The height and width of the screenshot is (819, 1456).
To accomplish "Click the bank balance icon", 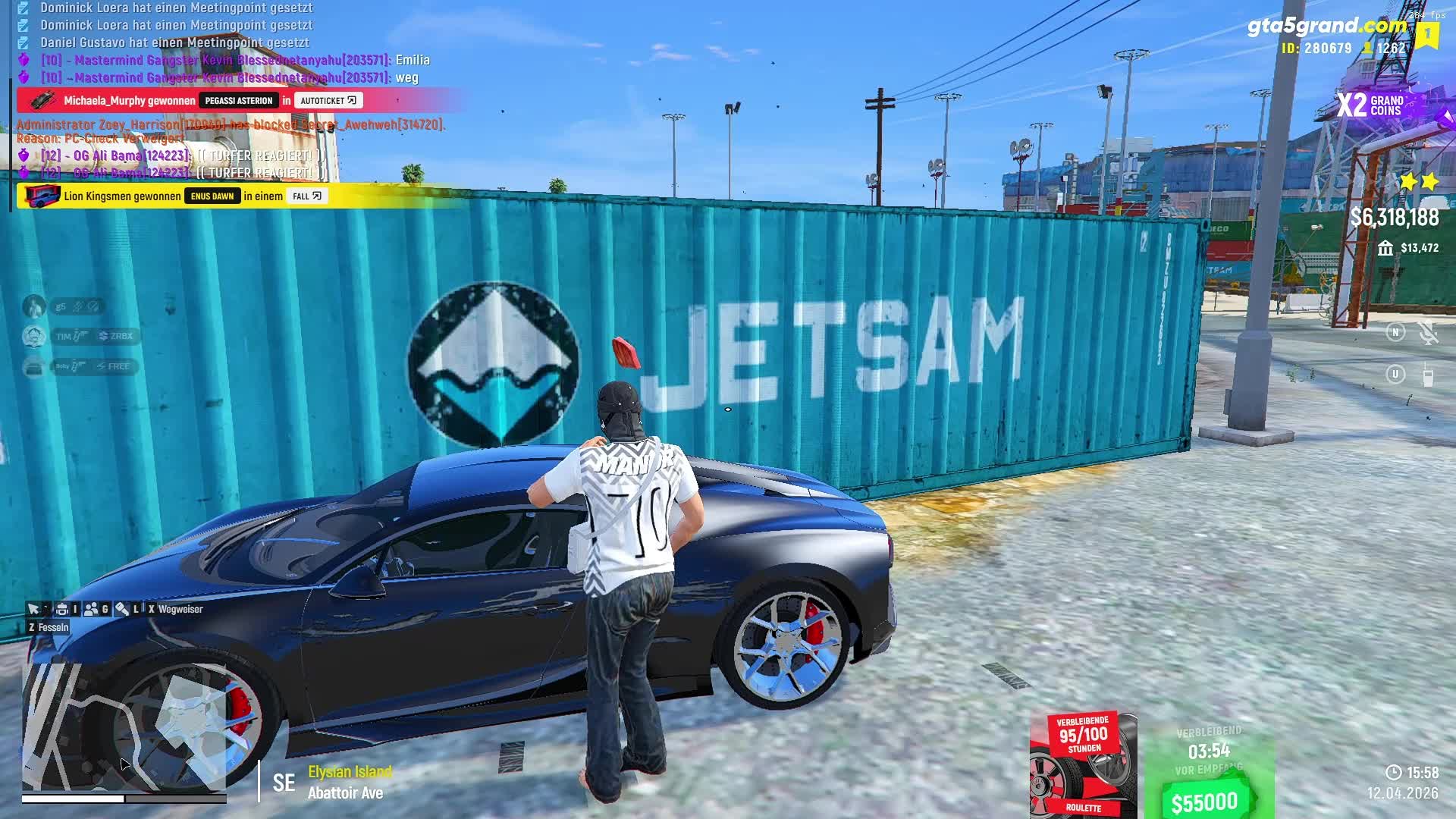I will (1385, 248).
